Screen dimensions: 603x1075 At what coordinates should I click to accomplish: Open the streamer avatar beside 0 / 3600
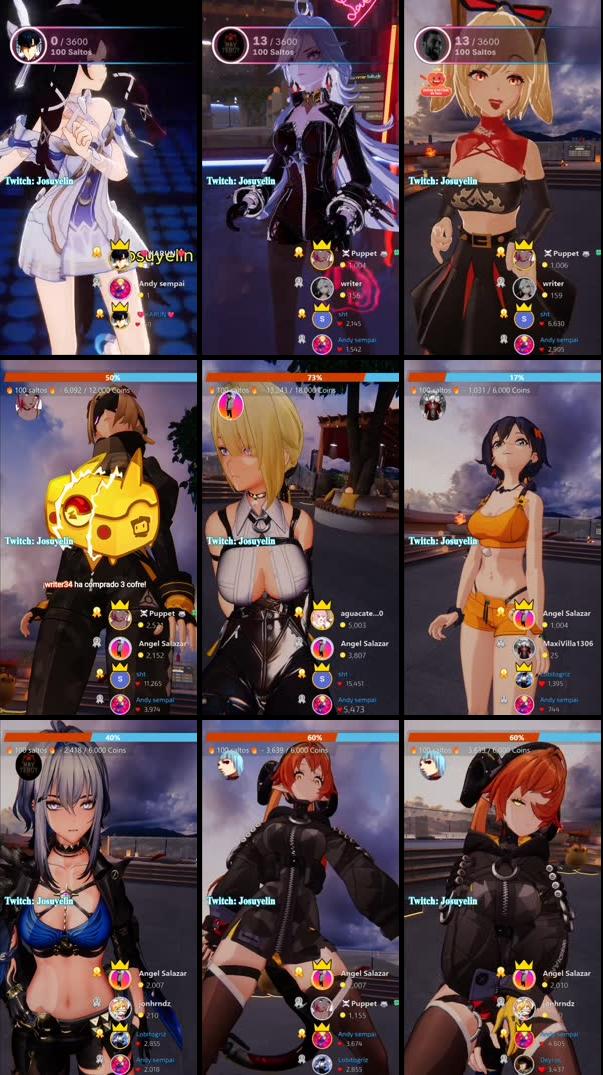(26, 45)
